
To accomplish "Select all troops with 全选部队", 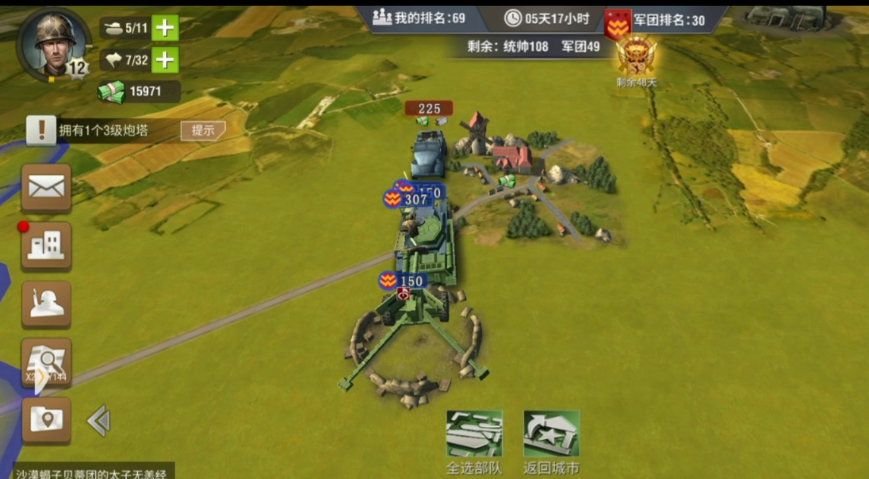I will tap(474, 440).
